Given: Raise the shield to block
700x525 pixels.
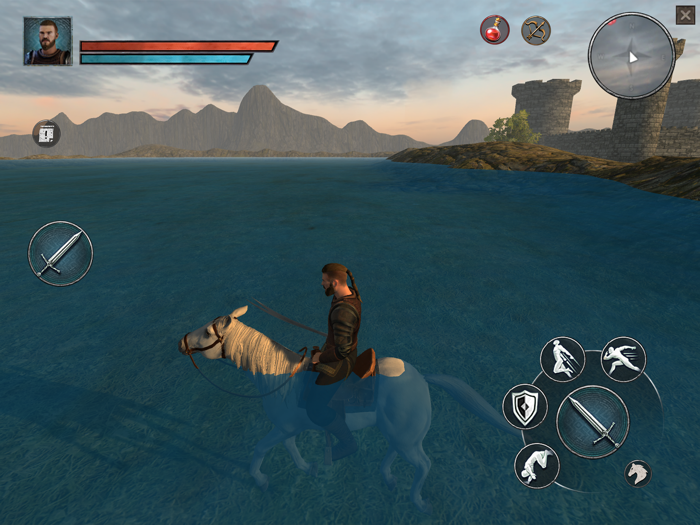Looking at the screenshot, I should pos(525,406).
